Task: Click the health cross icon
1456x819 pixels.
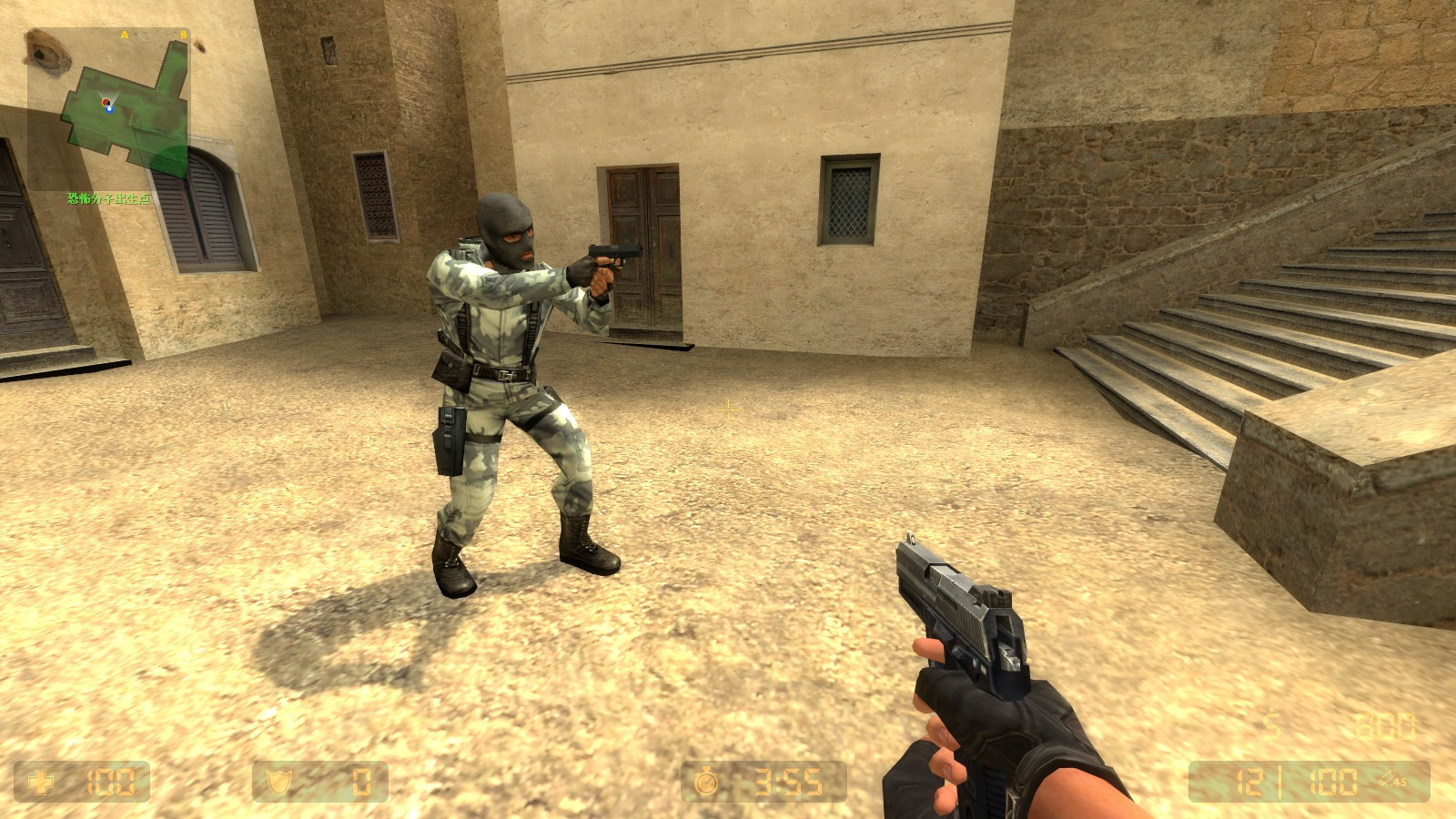Action: click(40, 780)
